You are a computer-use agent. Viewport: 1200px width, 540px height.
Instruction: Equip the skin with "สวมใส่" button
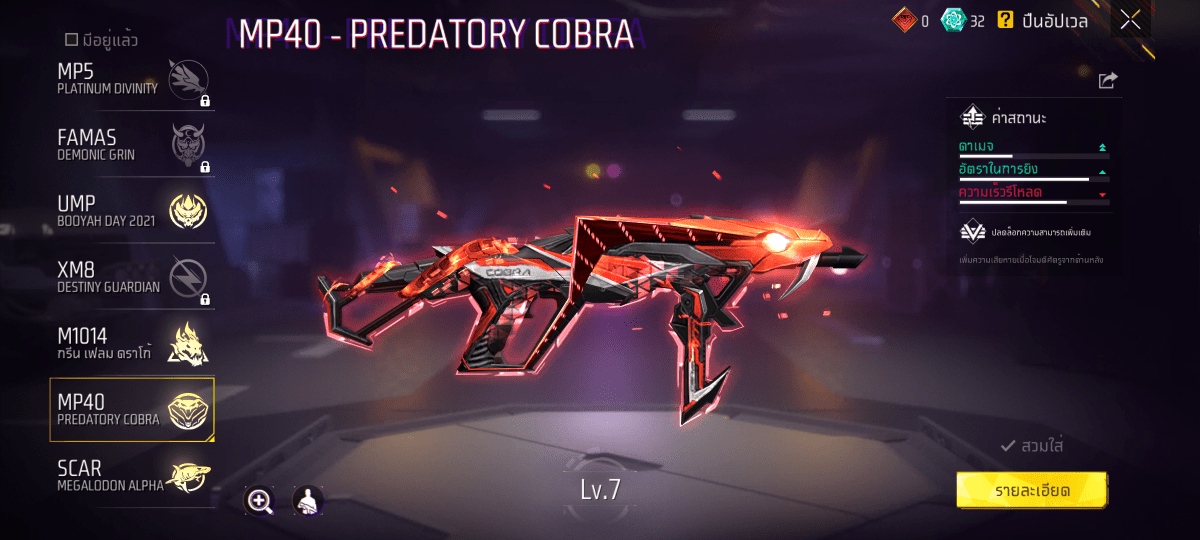coord(1032,446)
